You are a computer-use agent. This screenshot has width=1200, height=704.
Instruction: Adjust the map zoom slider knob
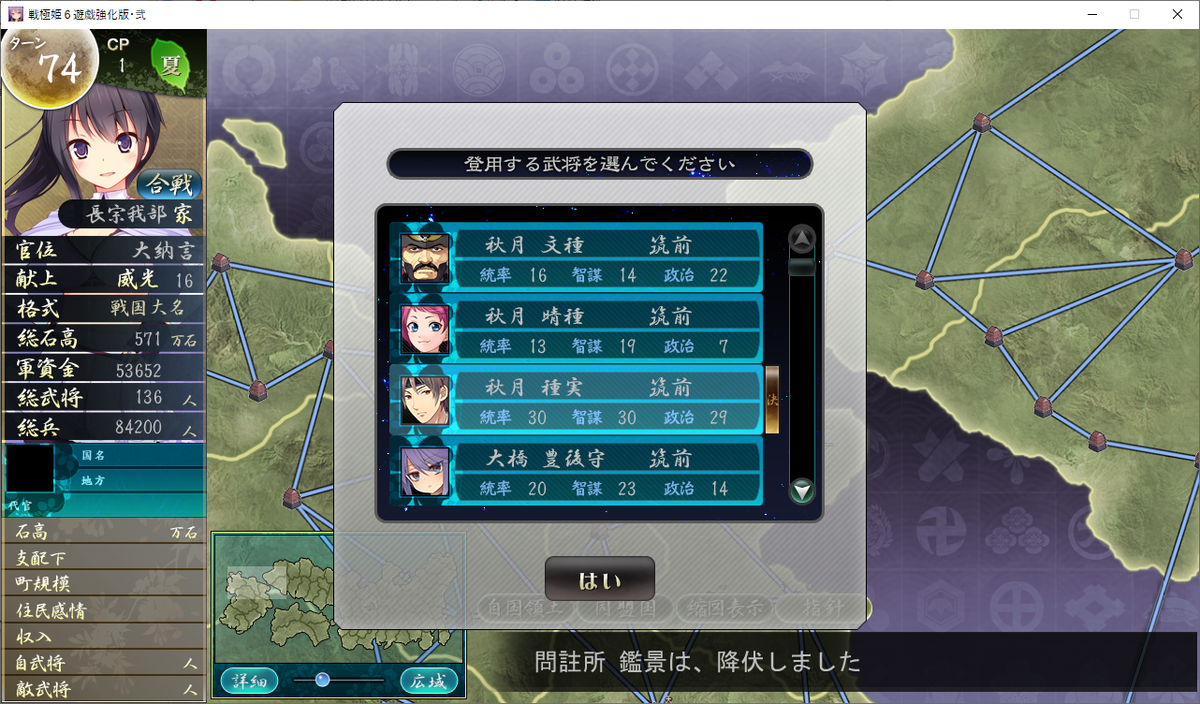322,680
